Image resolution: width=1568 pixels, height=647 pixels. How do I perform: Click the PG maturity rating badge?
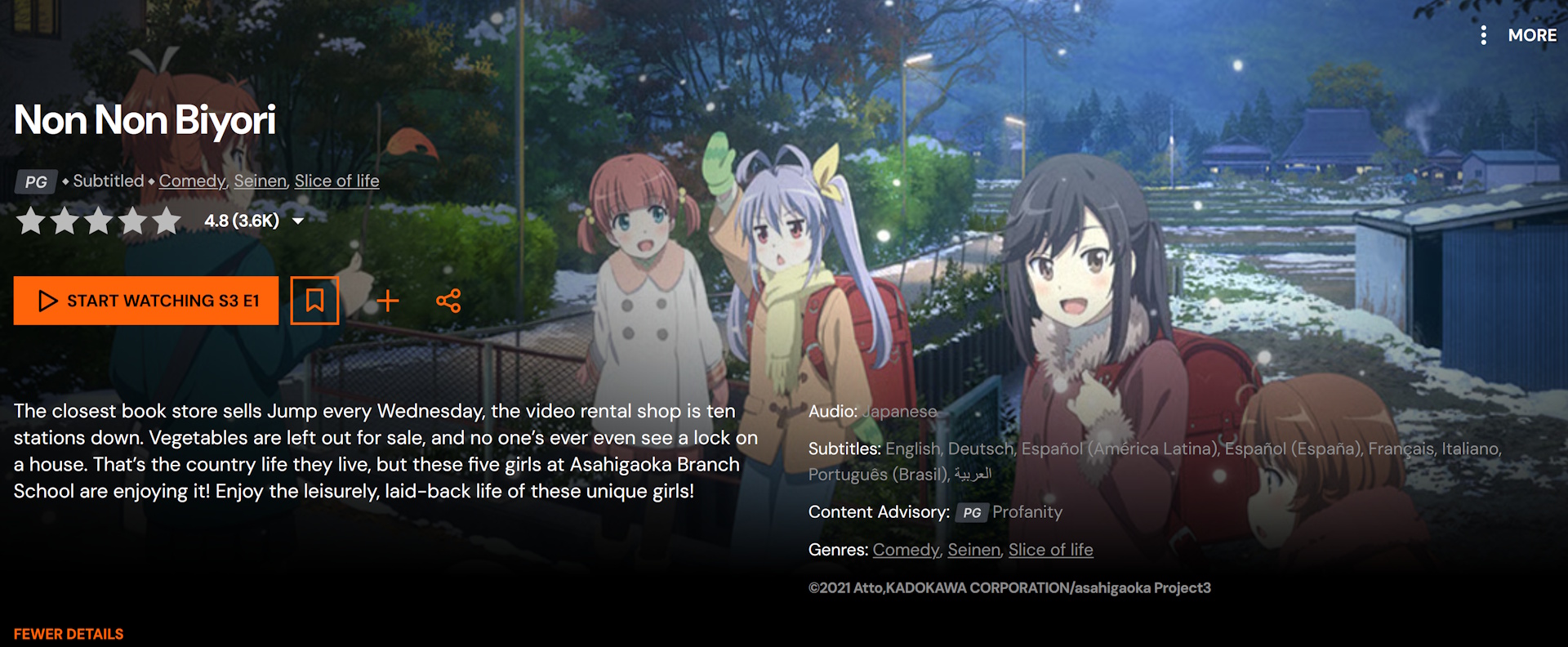[35, 181]
